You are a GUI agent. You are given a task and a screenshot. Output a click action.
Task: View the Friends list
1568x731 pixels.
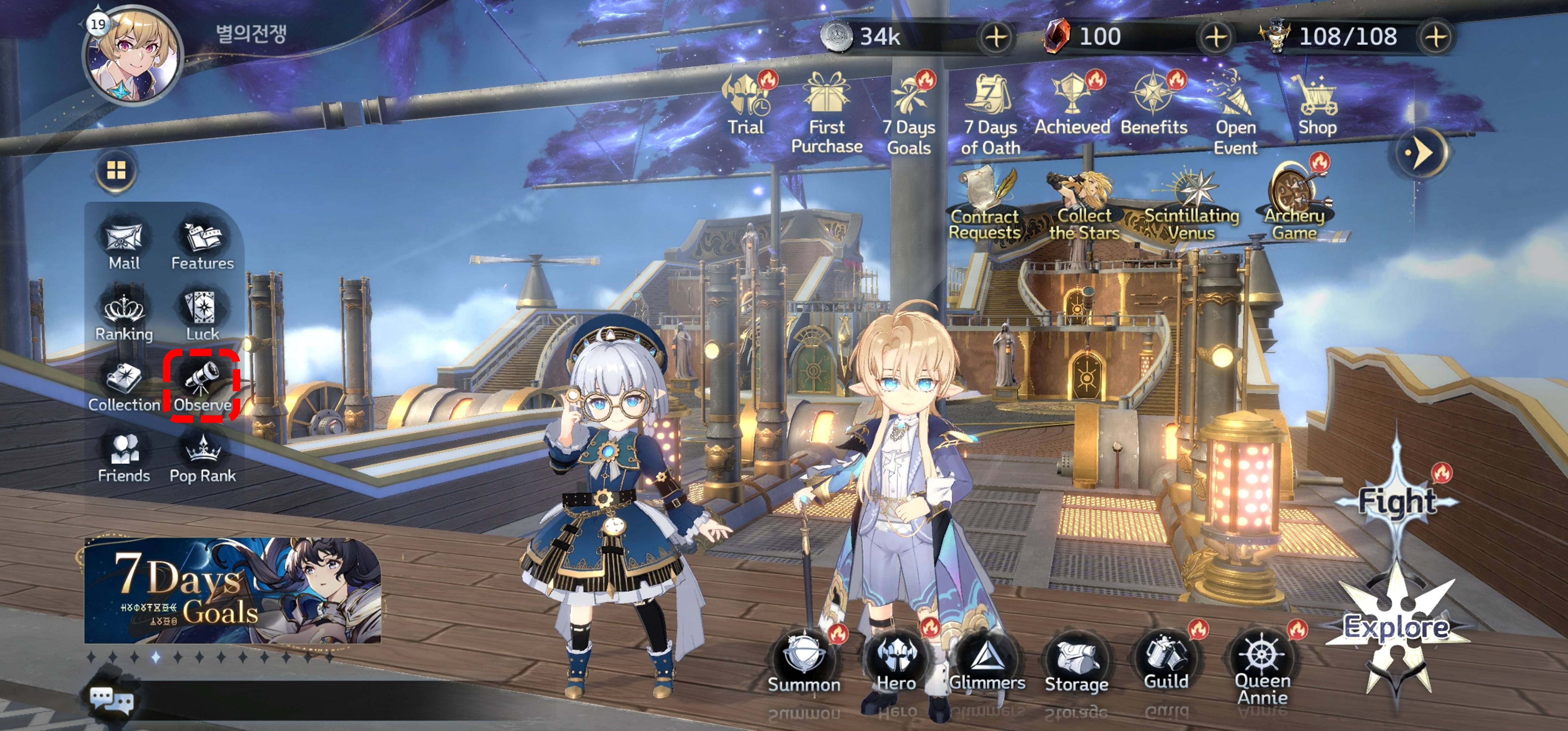click(124, 457)
